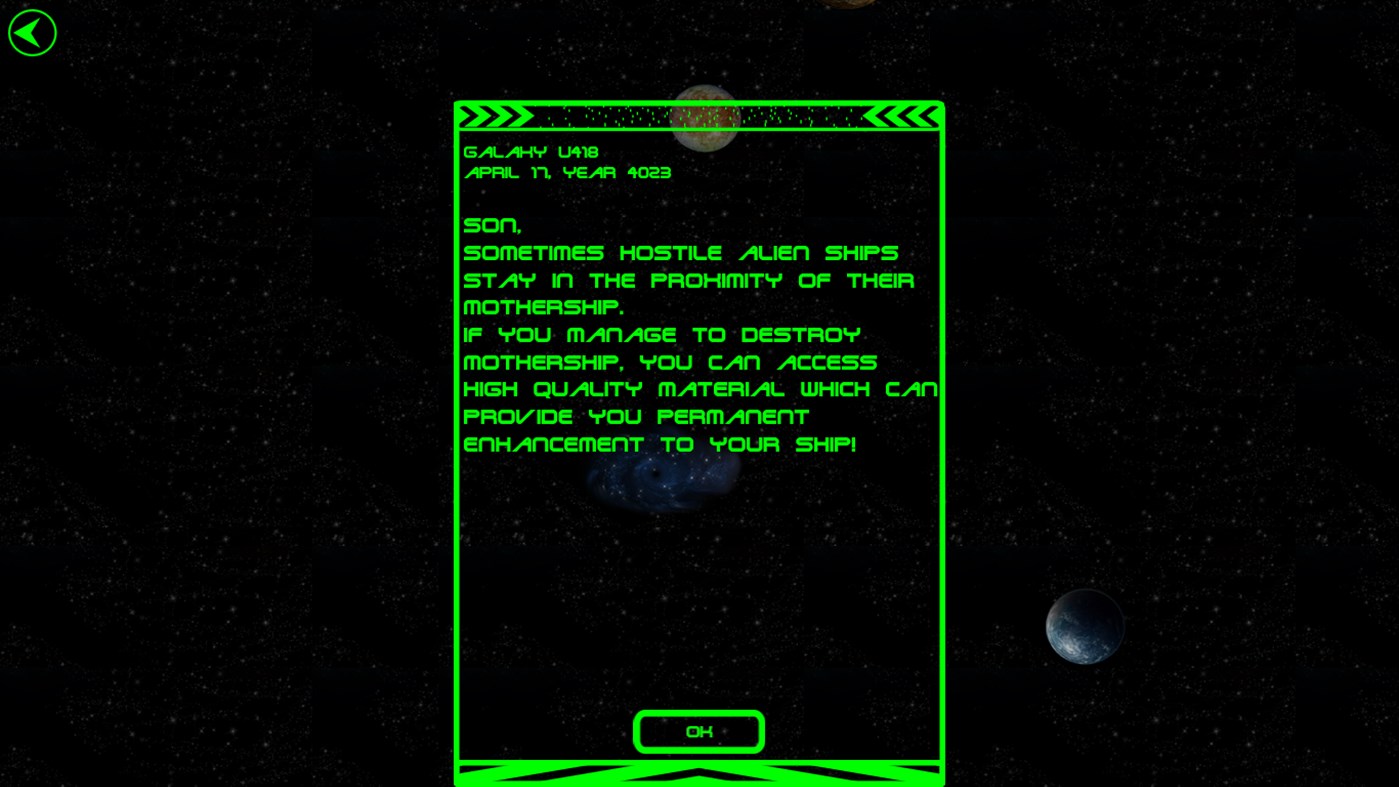Select the blue planet on the right
This screenshot has height=787, width=1399.
pyautogui.click(x=1084, y=626)
